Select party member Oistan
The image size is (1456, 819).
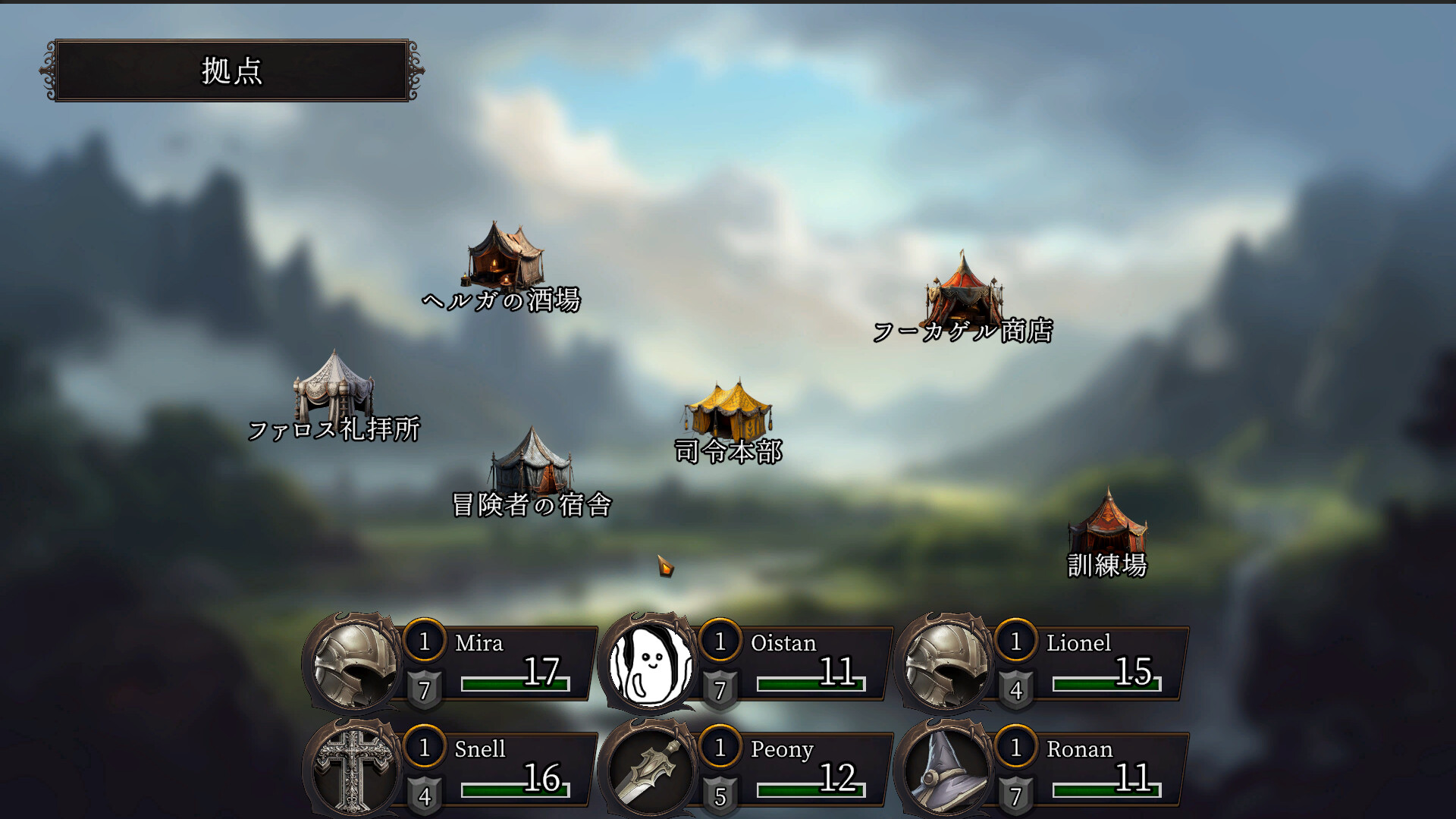pyautogui.click(x=751, y=664)
